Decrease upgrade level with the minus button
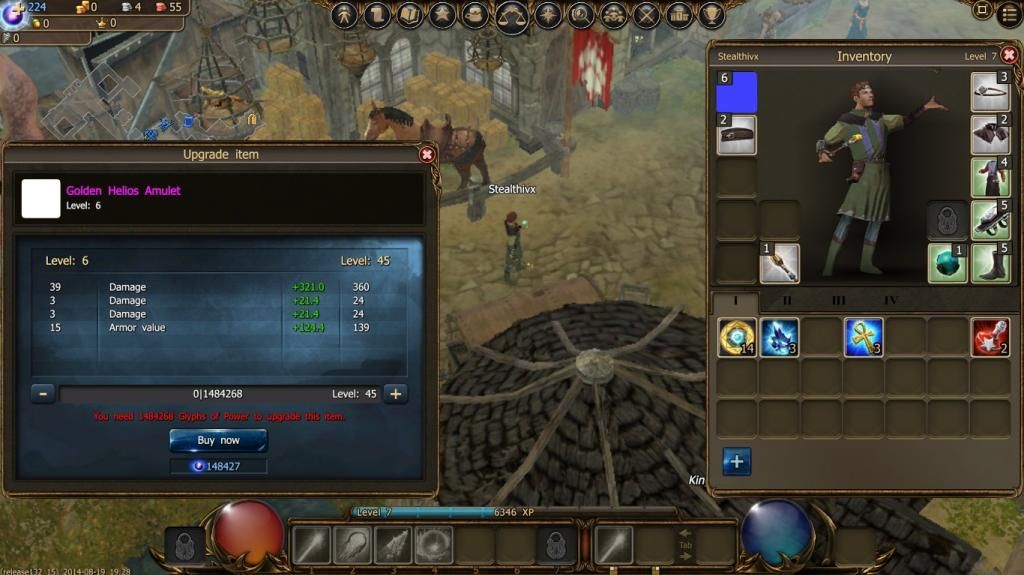 tap(42, 394)
